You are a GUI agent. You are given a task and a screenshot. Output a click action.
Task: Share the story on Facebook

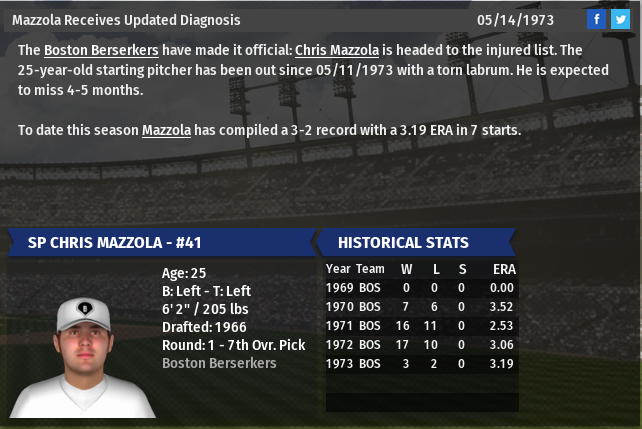tap(597, 19)
